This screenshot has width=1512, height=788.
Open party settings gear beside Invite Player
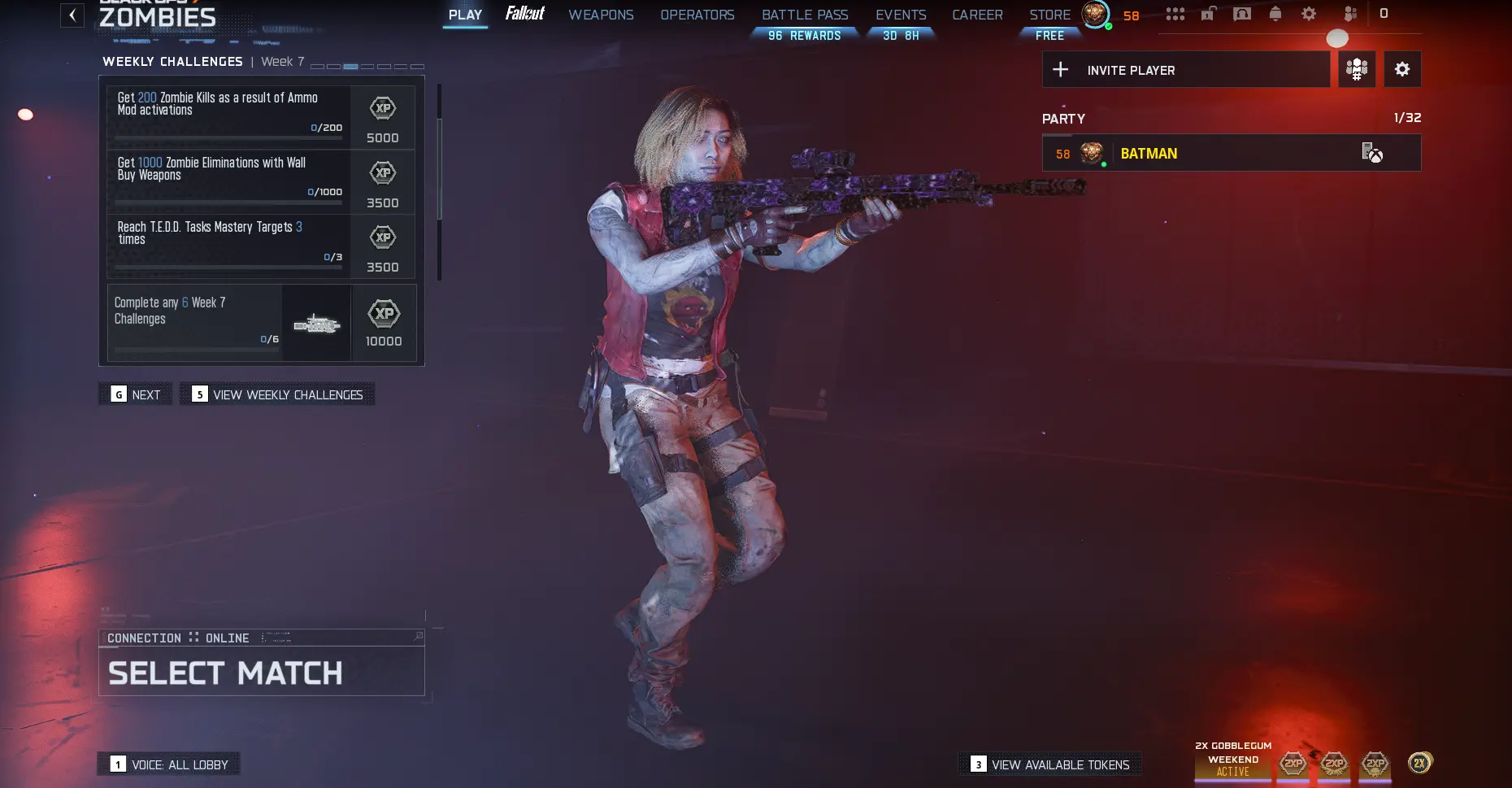click(x=1402, y=69)
